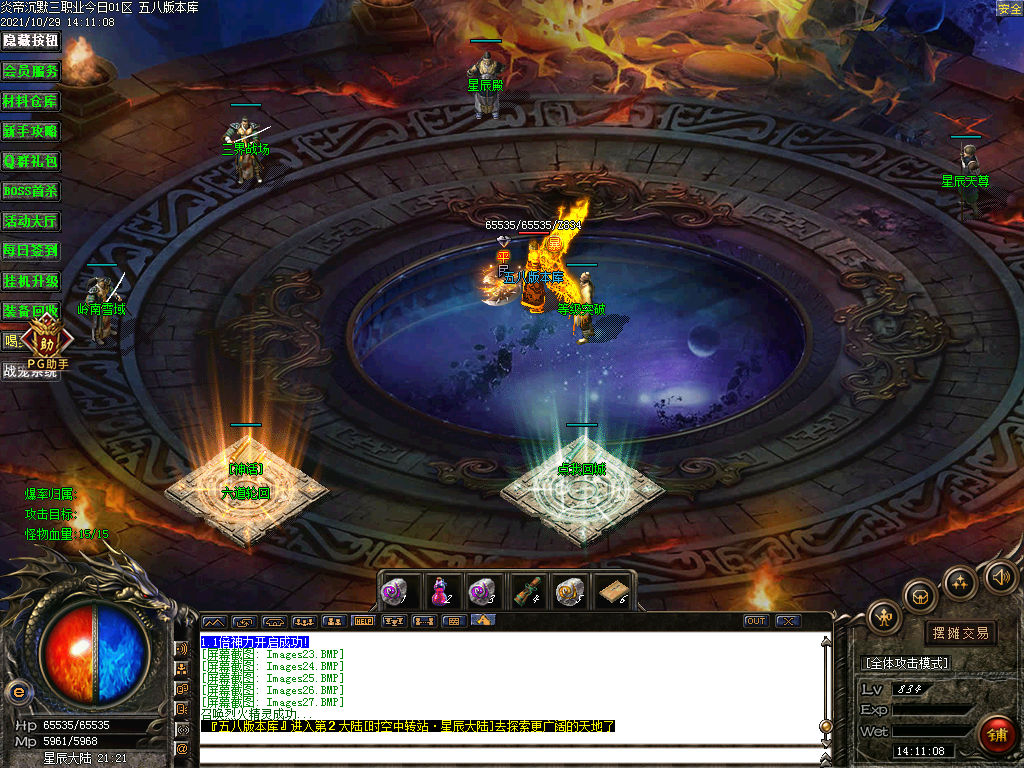
Task: Close the game with the X button
Action: pyautogui.click(x=788, y=621)
